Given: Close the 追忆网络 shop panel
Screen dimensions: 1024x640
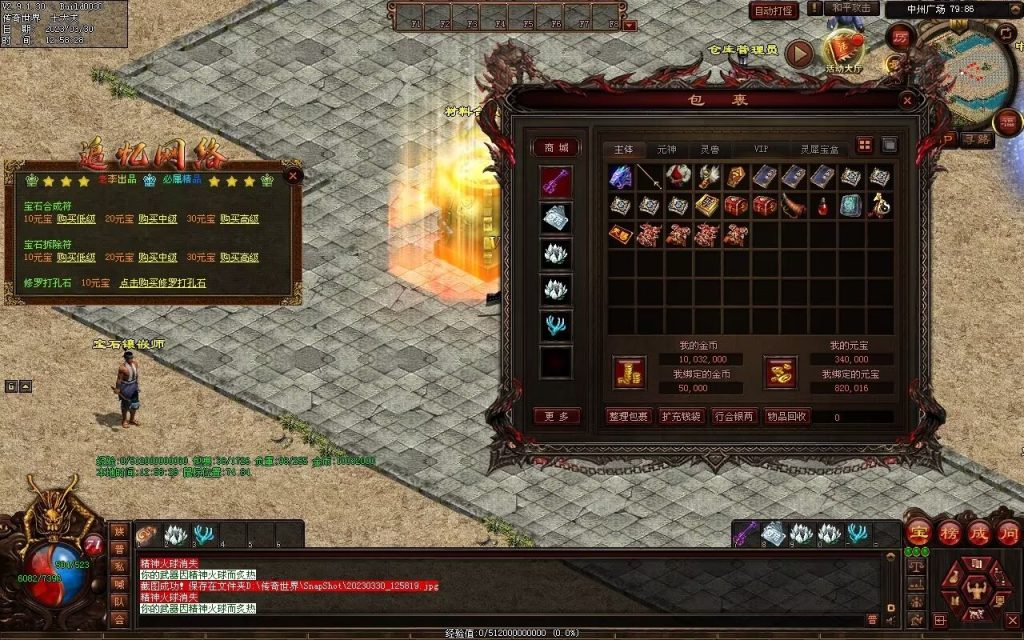Looking at the screenshot, I should click(293, 175).
